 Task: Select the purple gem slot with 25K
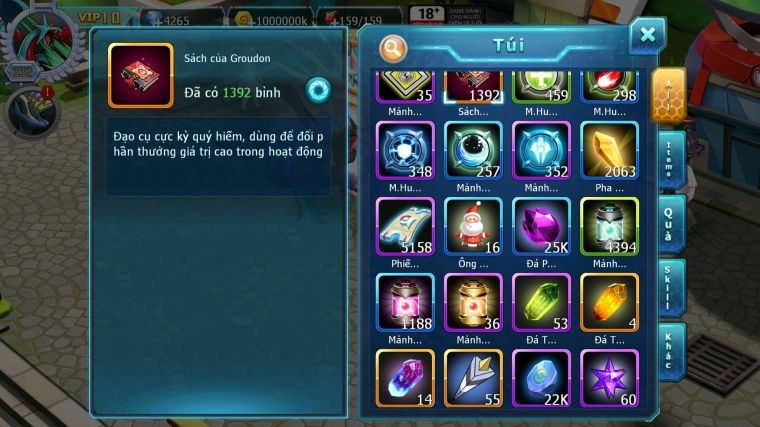[x=541, y=226]
